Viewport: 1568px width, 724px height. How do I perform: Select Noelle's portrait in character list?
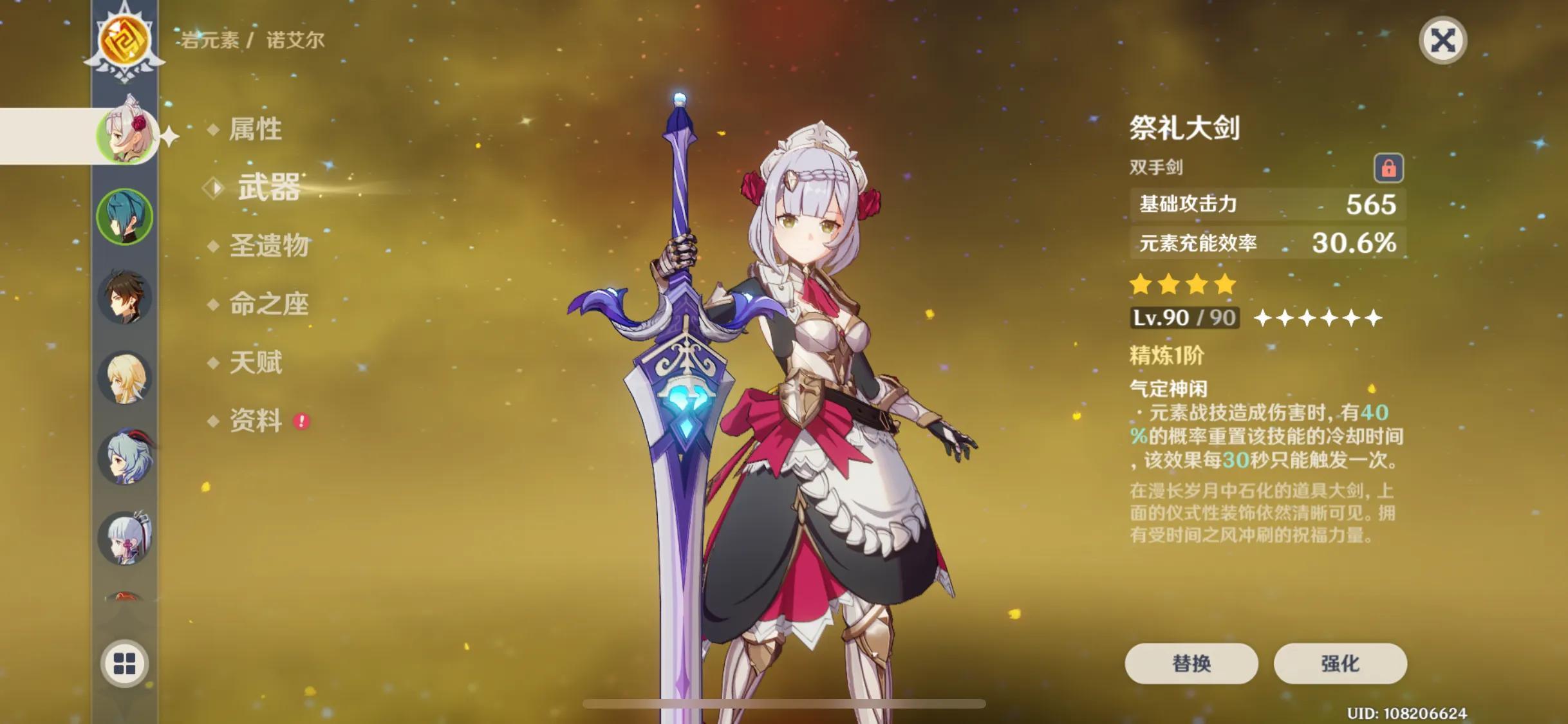click(126, 135)
